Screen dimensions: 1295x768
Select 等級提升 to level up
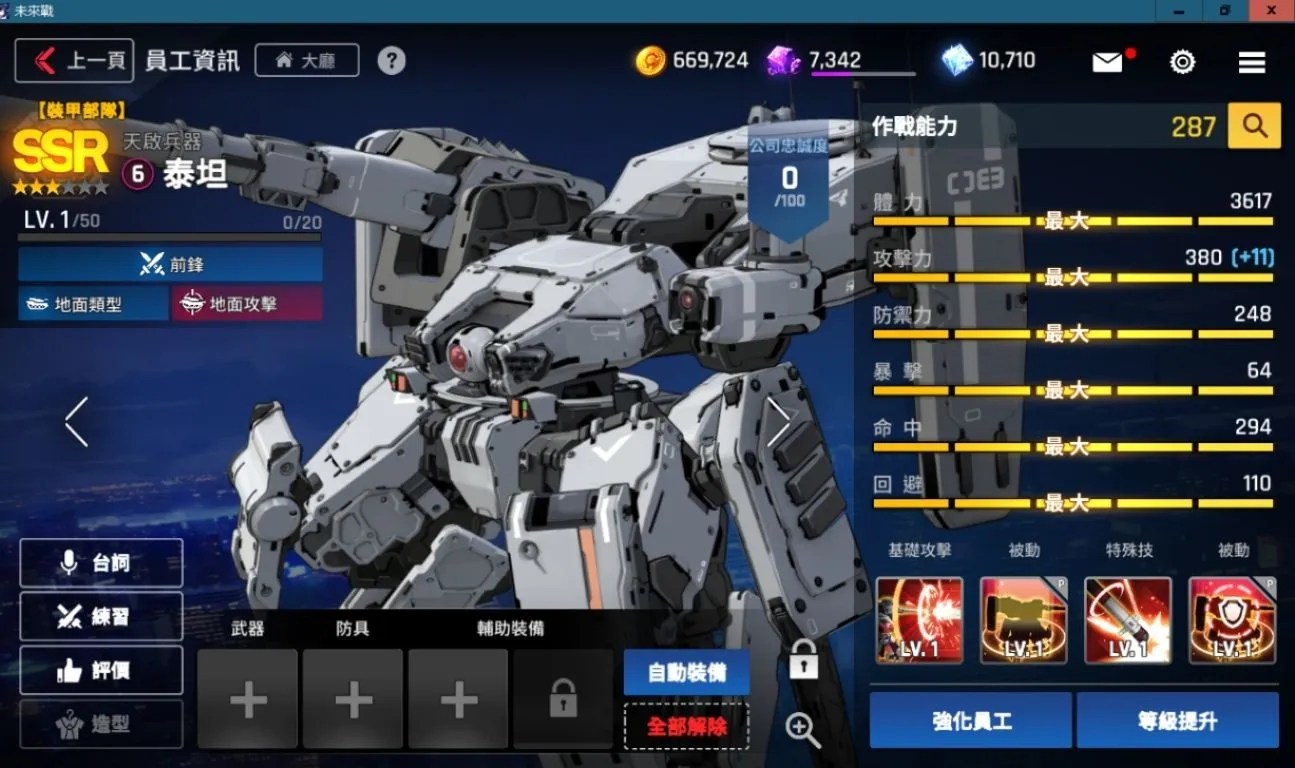[x=1177, y=720]
